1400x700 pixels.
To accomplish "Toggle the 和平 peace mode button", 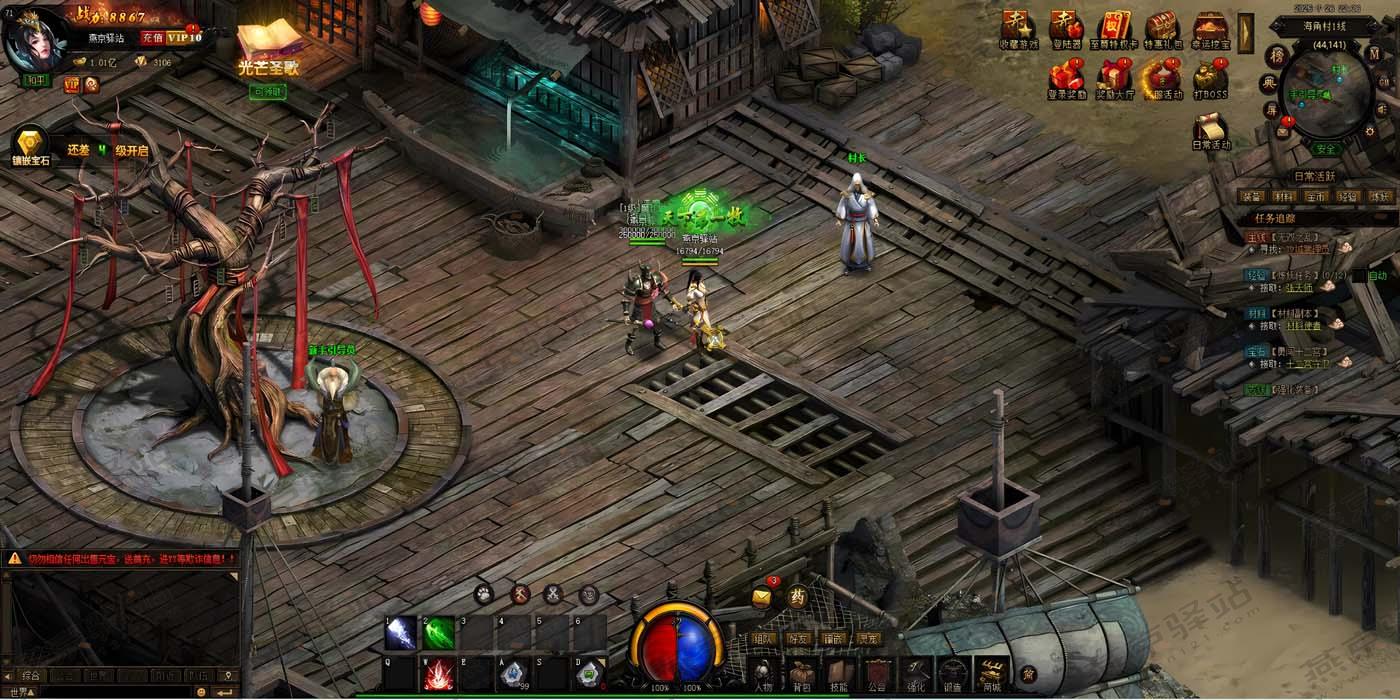I will (36, 81).
